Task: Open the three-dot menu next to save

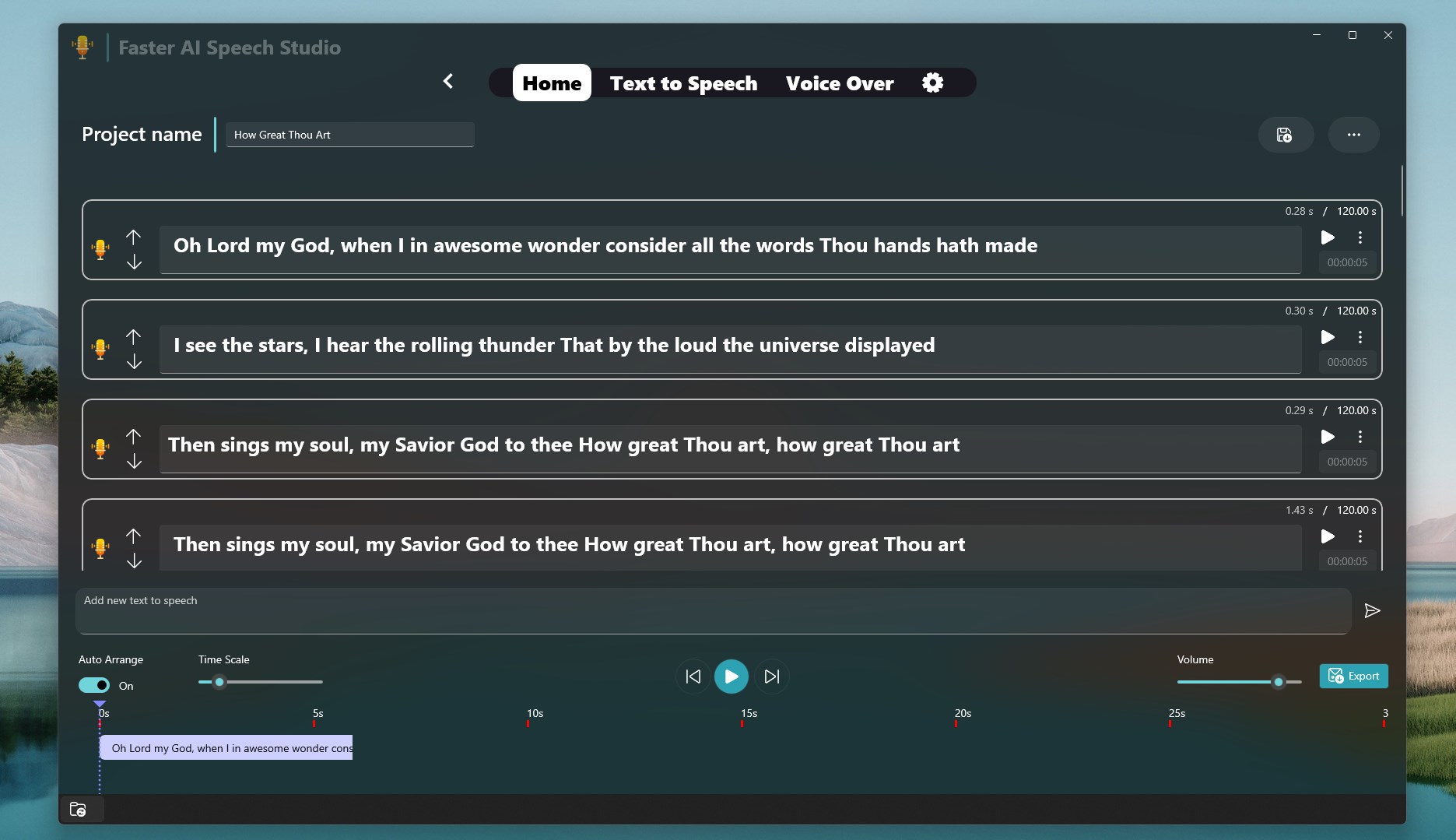Action: 1354,134
